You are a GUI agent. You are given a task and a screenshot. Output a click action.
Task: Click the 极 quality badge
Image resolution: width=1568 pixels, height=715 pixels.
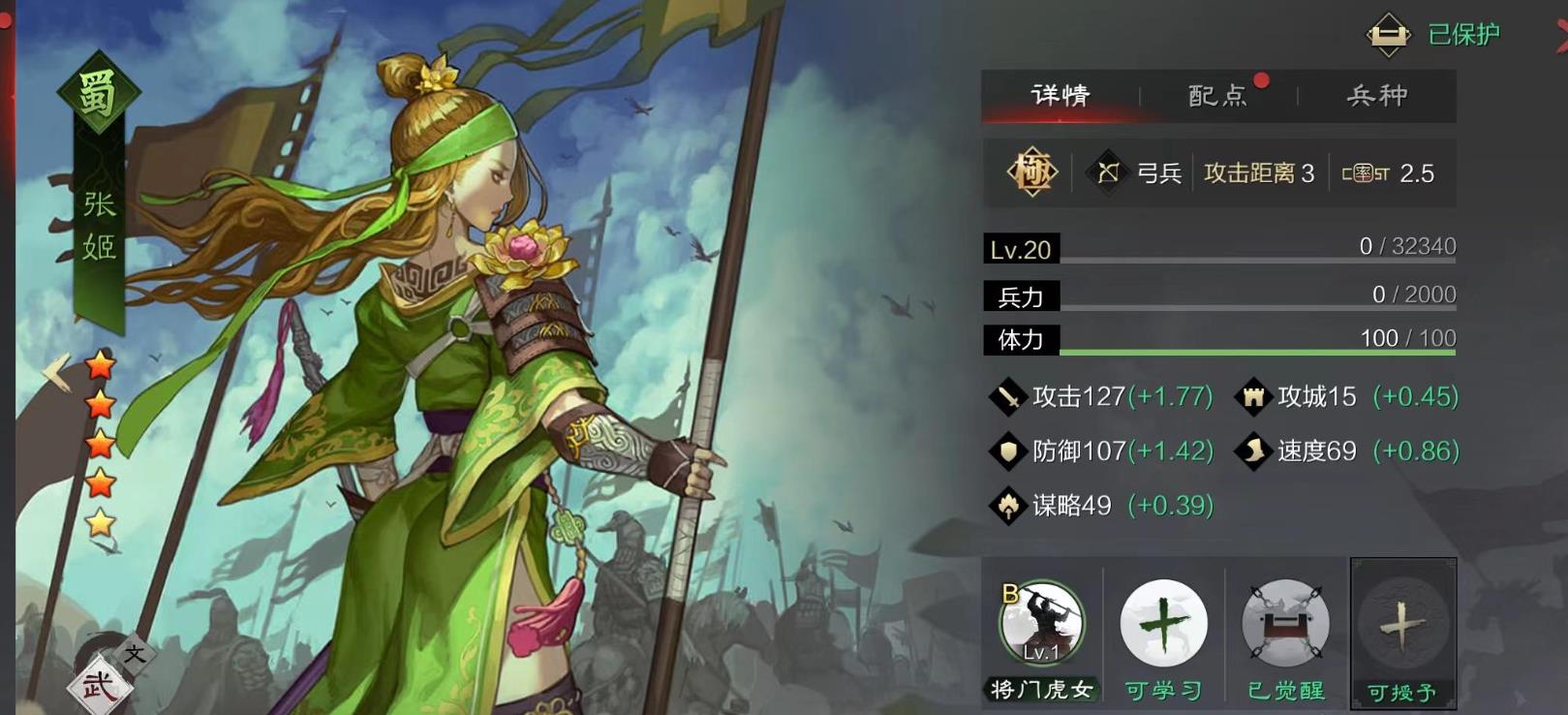pyautogui.click(x=1034, y=172)
